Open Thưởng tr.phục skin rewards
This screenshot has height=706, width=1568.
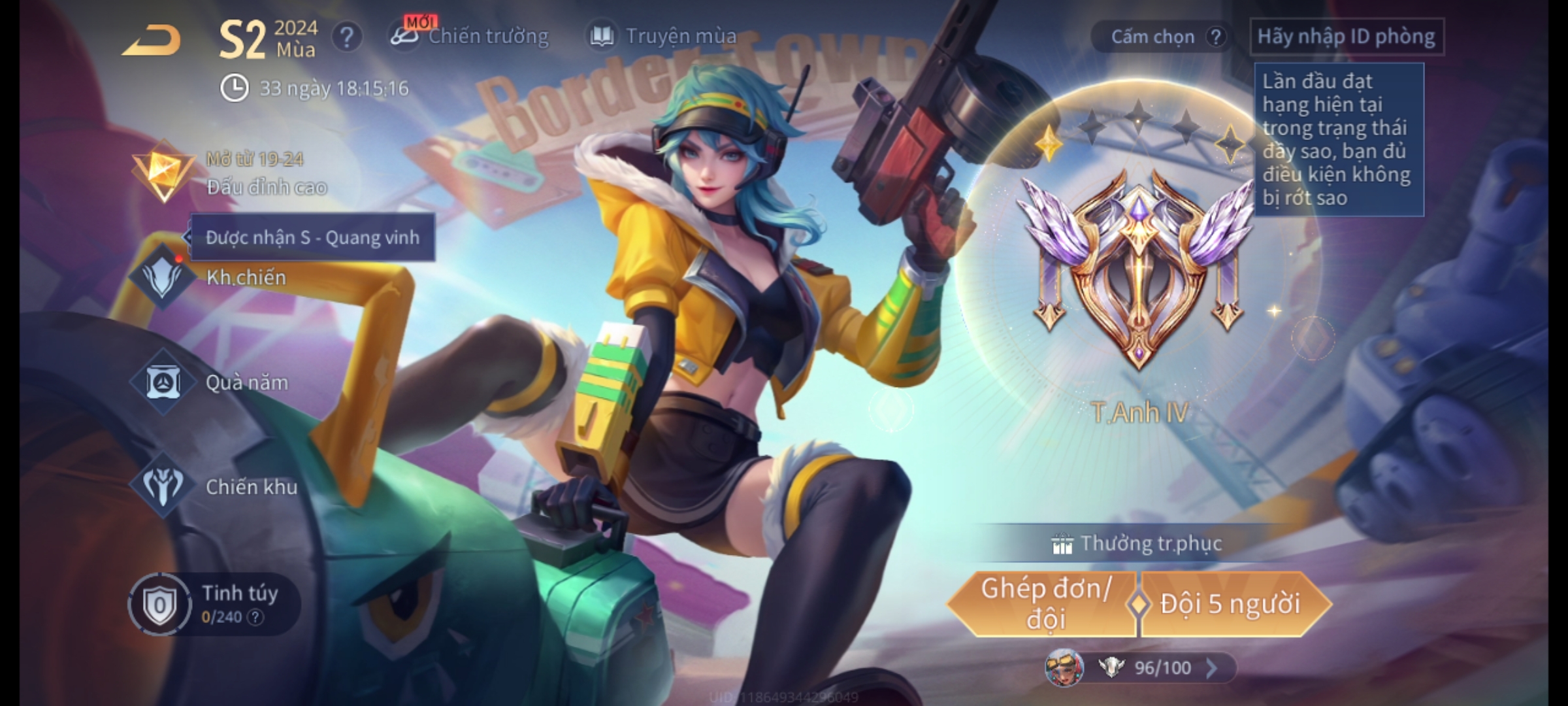coord(1137,544)
